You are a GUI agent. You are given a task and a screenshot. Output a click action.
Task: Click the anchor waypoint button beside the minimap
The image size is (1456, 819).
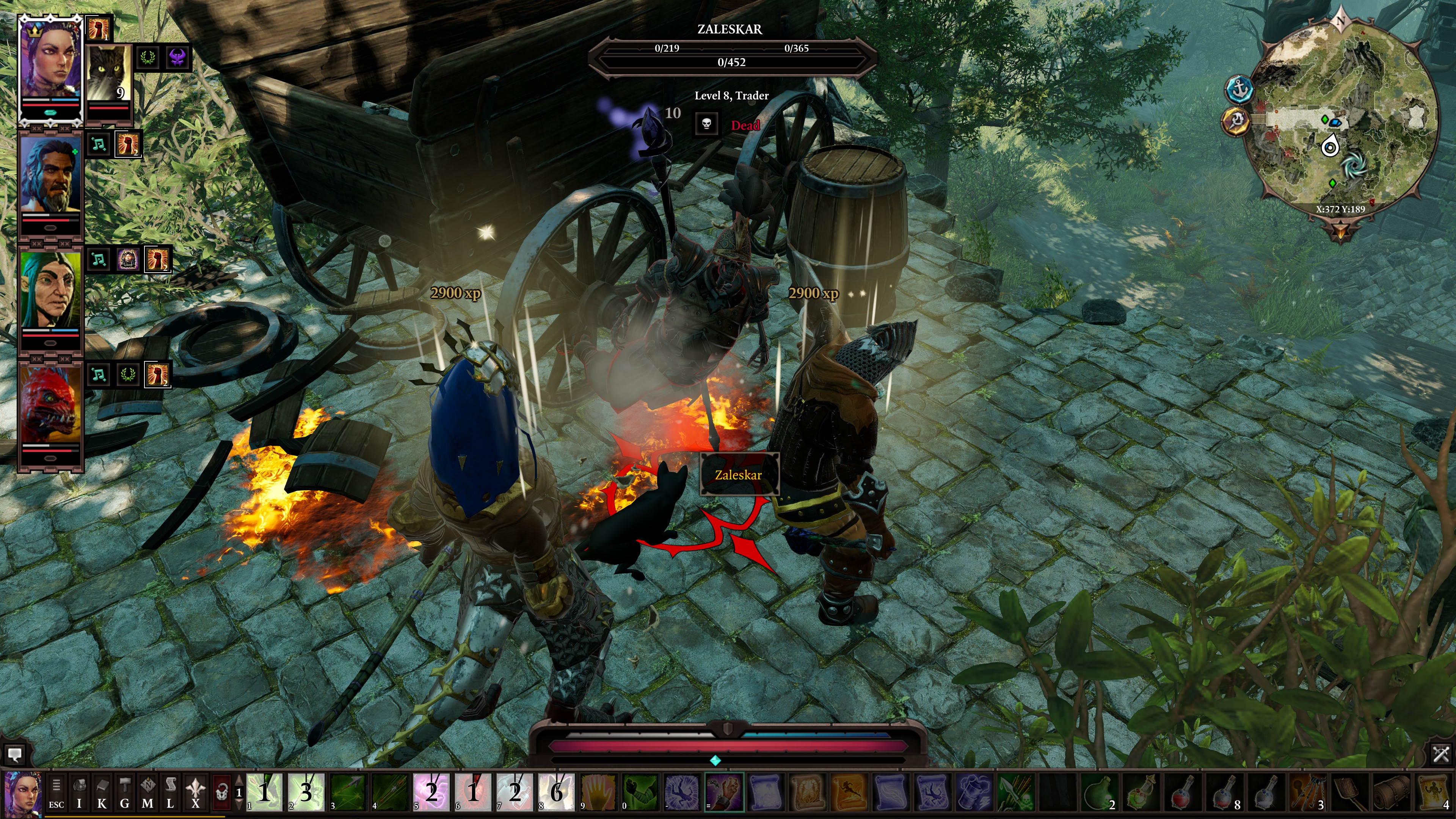click(x=1239, y=89)
